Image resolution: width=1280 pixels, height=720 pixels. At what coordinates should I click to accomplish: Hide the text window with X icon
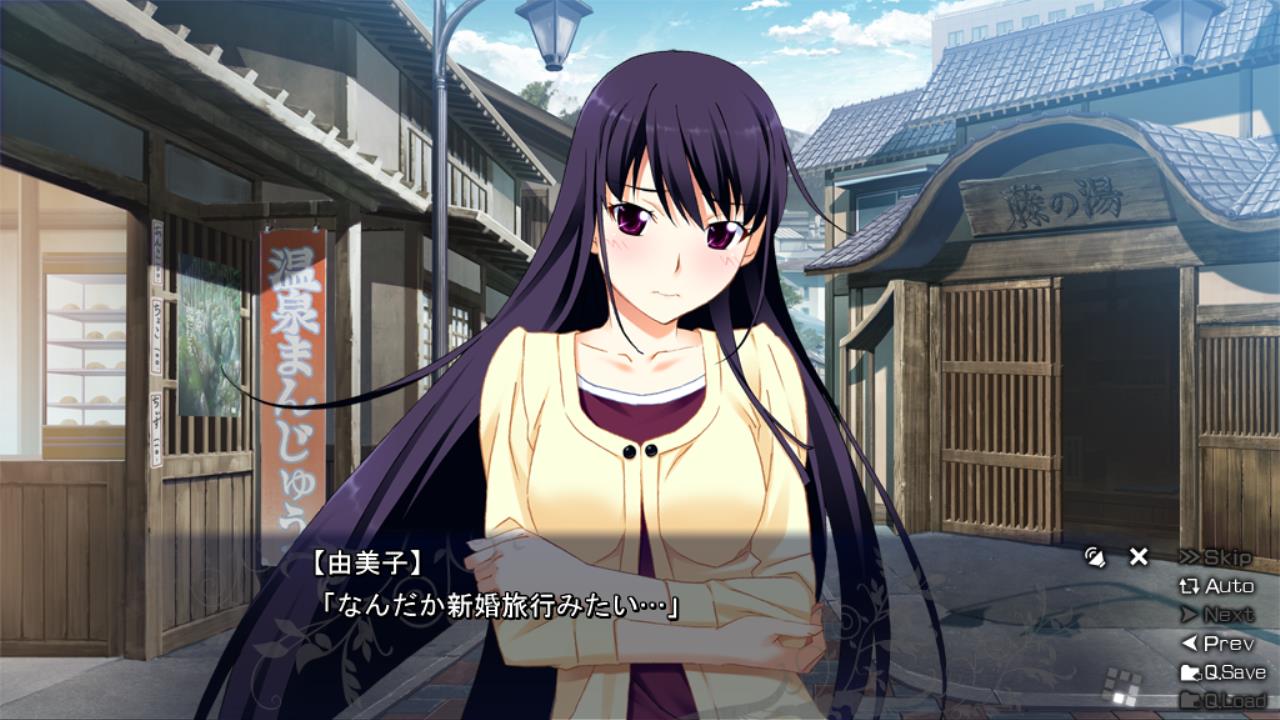pyautogui.click(x=1138, y=557)
